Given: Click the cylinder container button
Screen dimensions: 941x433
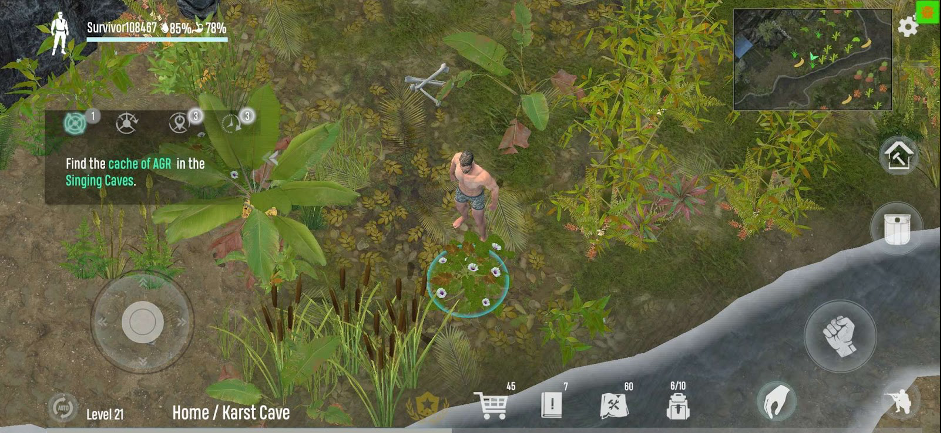Looking at the screenshot, I should (x=897, y=227).
